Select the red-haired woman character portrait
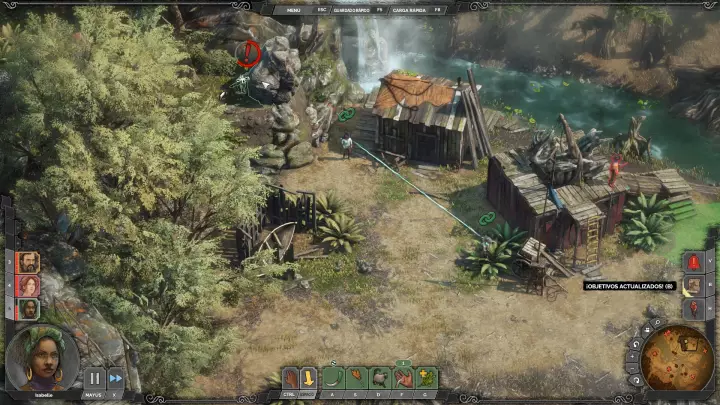720x405 pixels. coord(28,285)
